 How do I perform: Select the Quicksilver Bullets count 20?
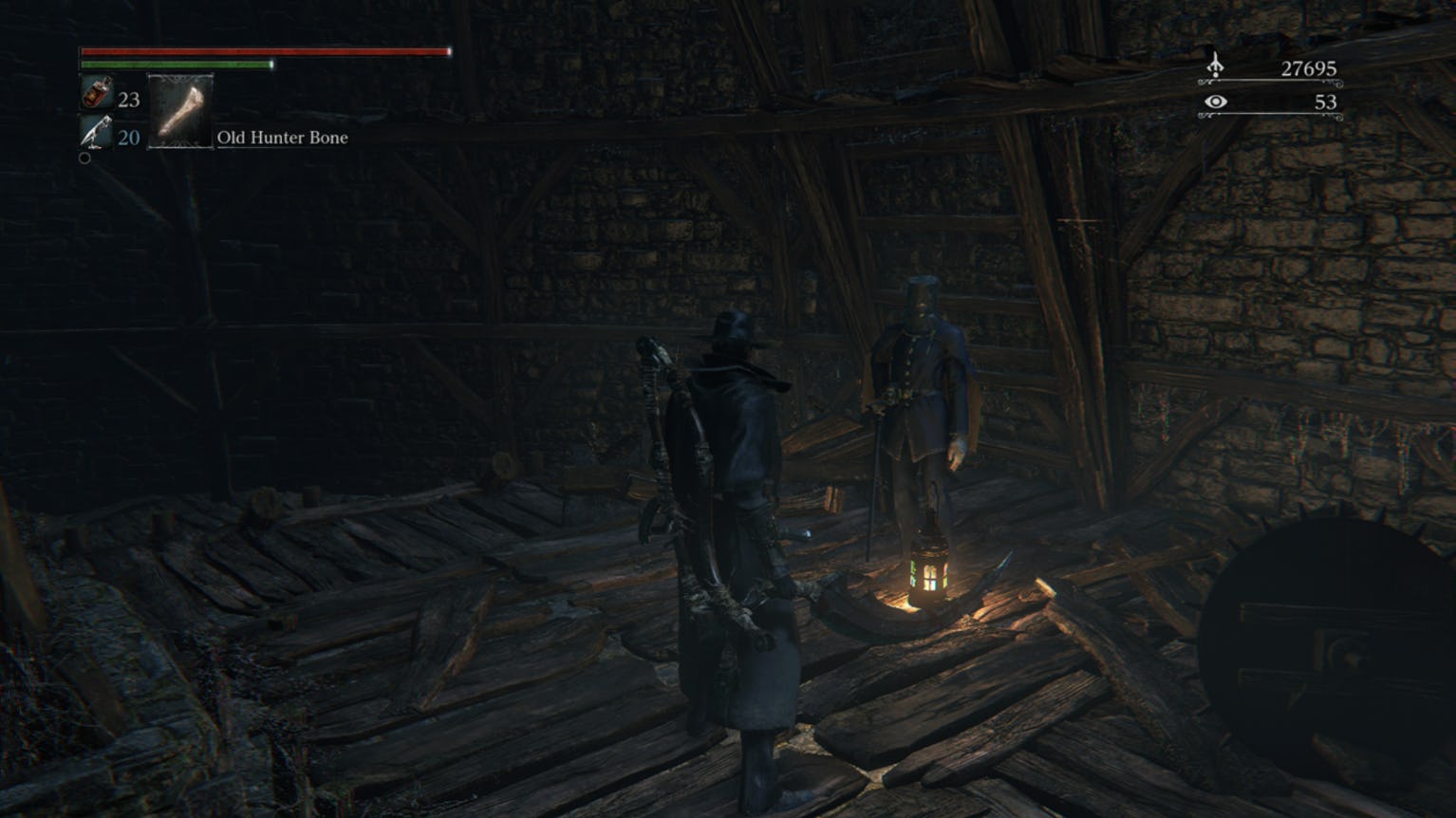click(x=127, y=136)
